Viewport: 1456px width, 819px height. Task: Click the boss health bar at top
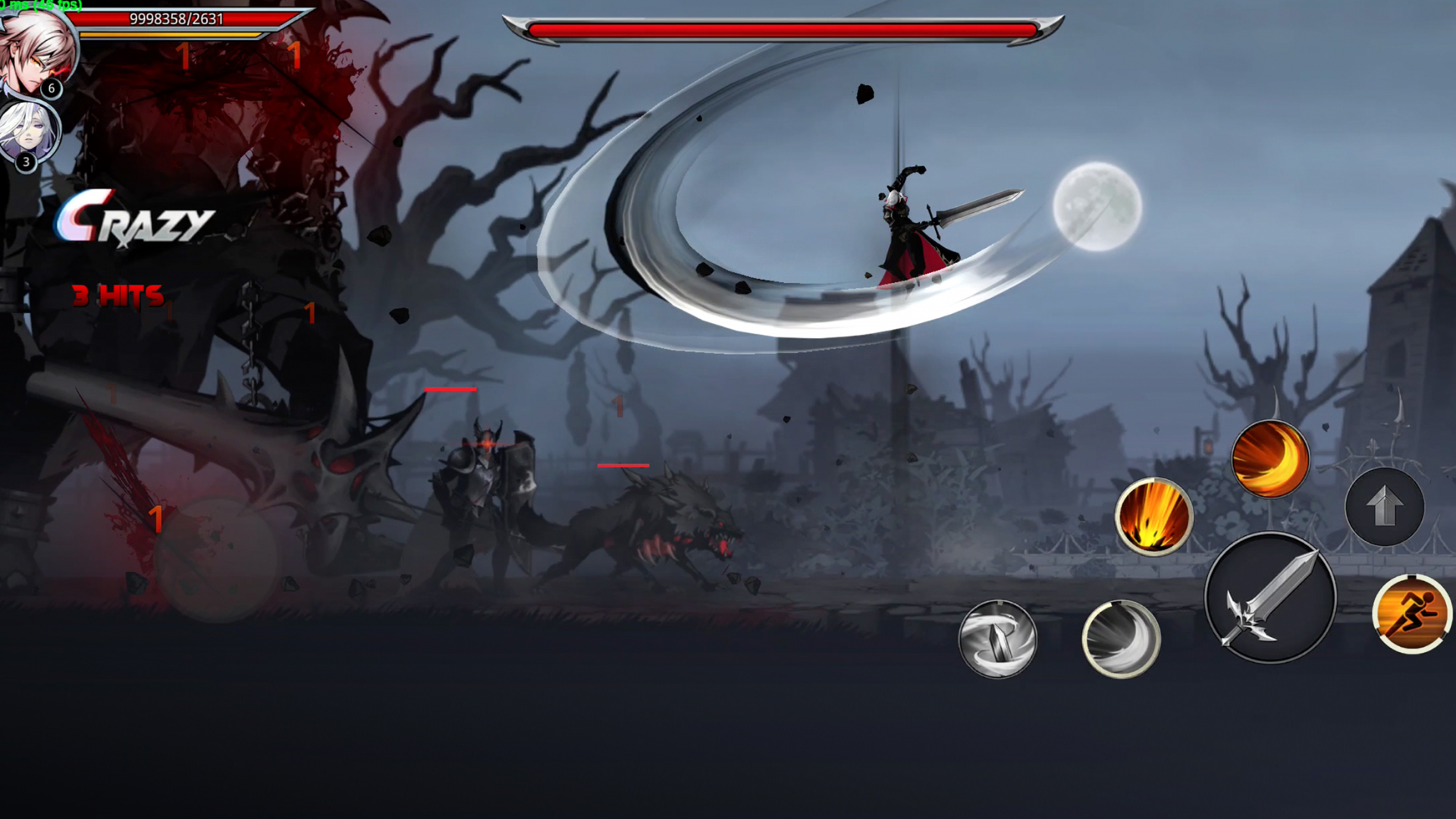coord(783,30)
